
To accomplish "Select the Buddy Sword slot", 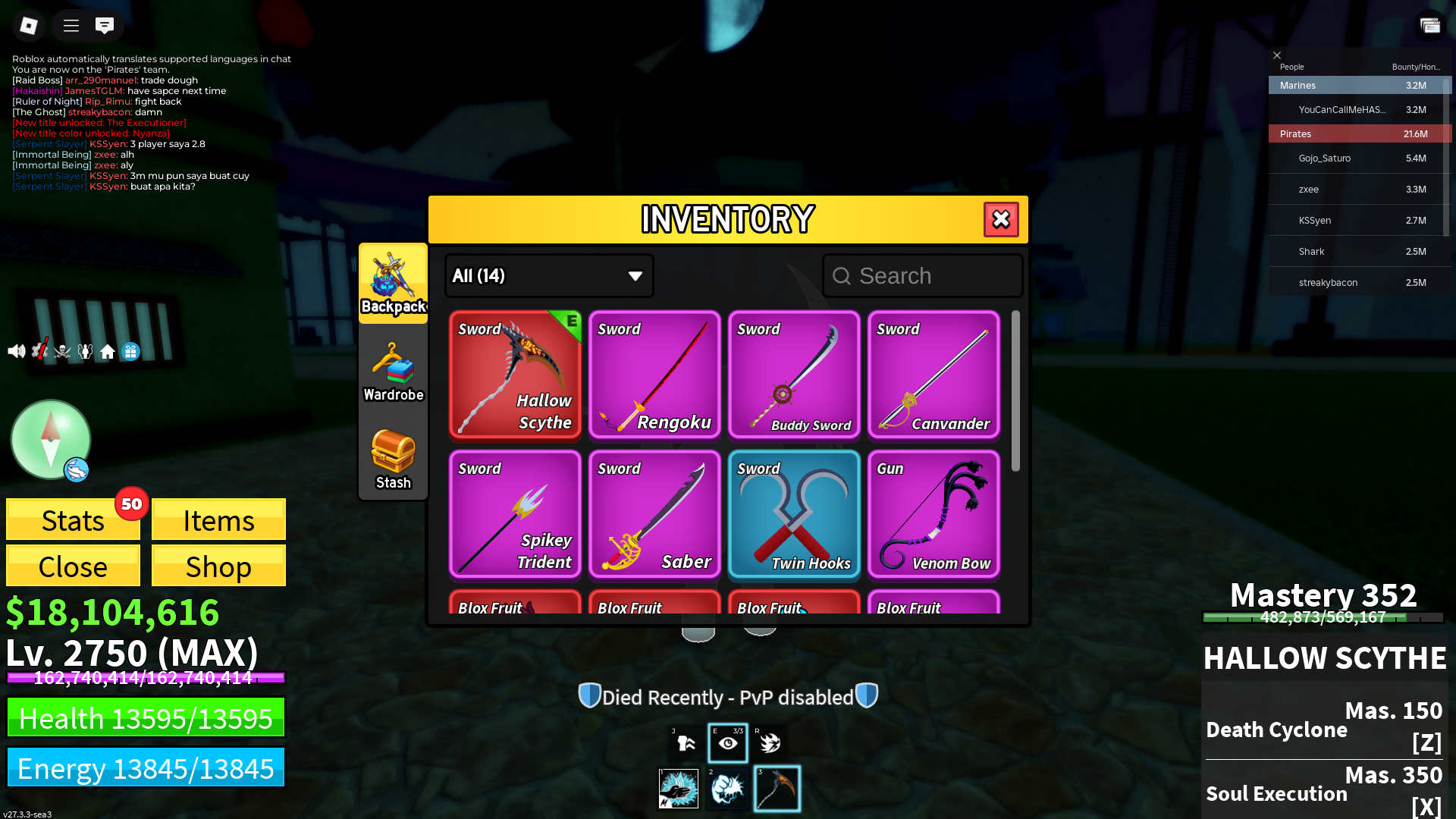I will coord(794,375).
